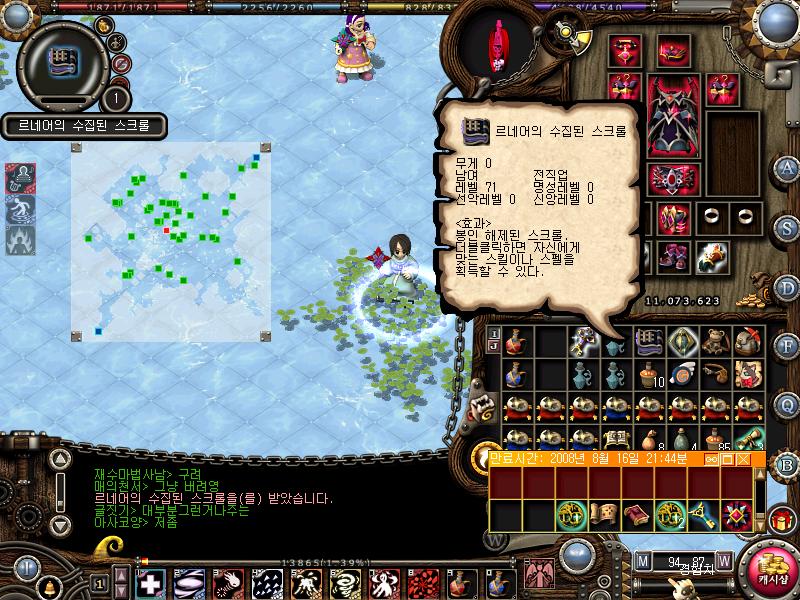The height and width of the screenshot is (600, 800).
Task: Click the round F shortcut button
Action: click(787, 347)
